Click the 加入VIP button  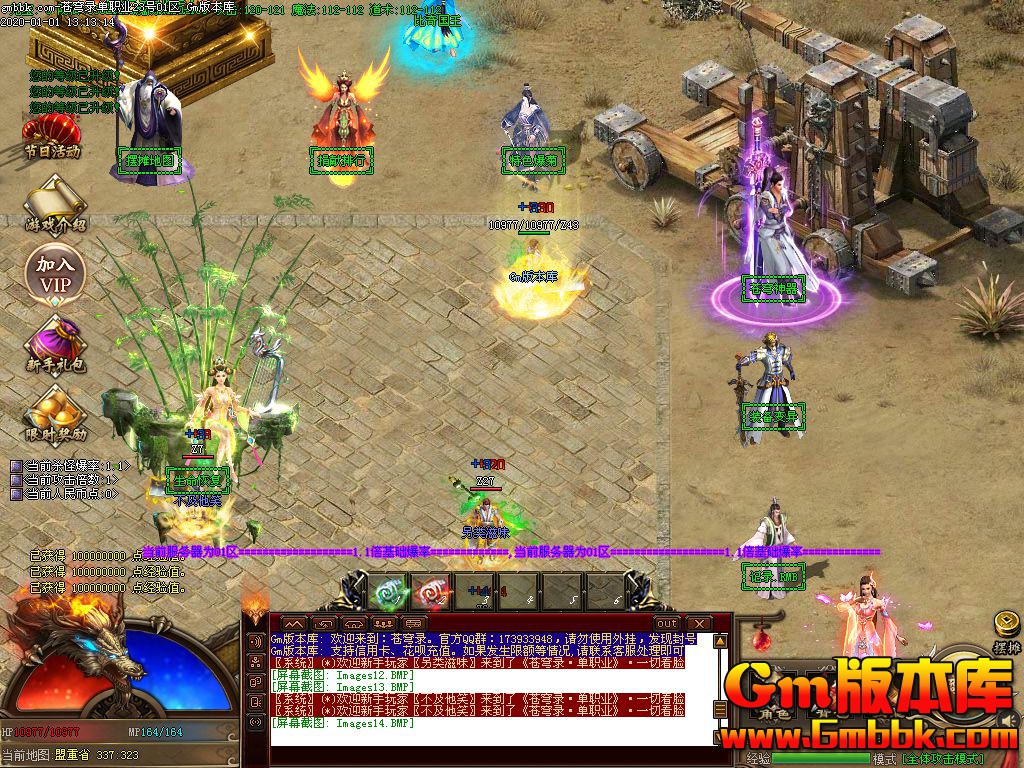[55, 273]
